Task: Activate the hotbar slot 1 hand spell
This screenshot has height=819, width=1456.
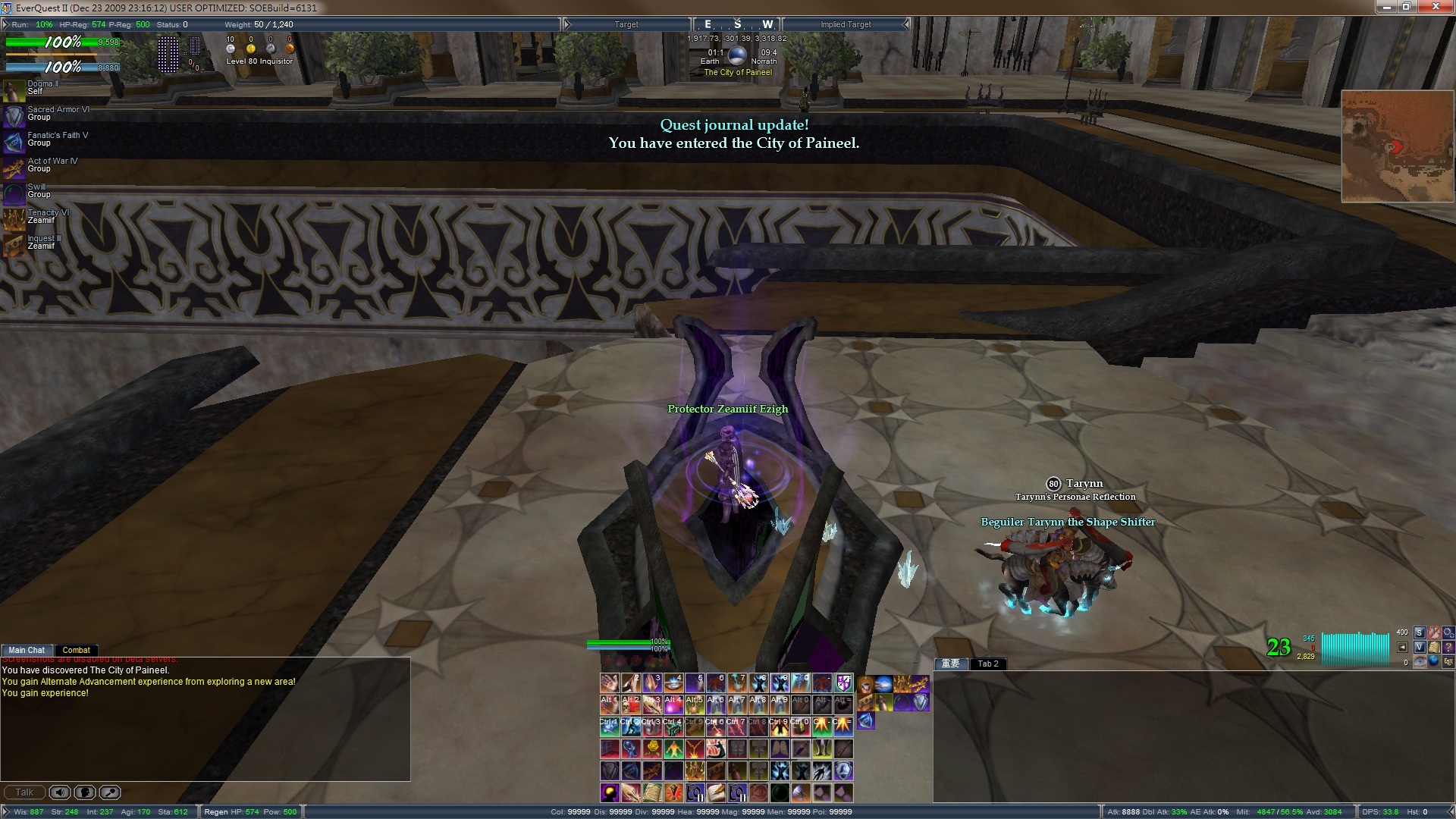Action: point(610,683)
